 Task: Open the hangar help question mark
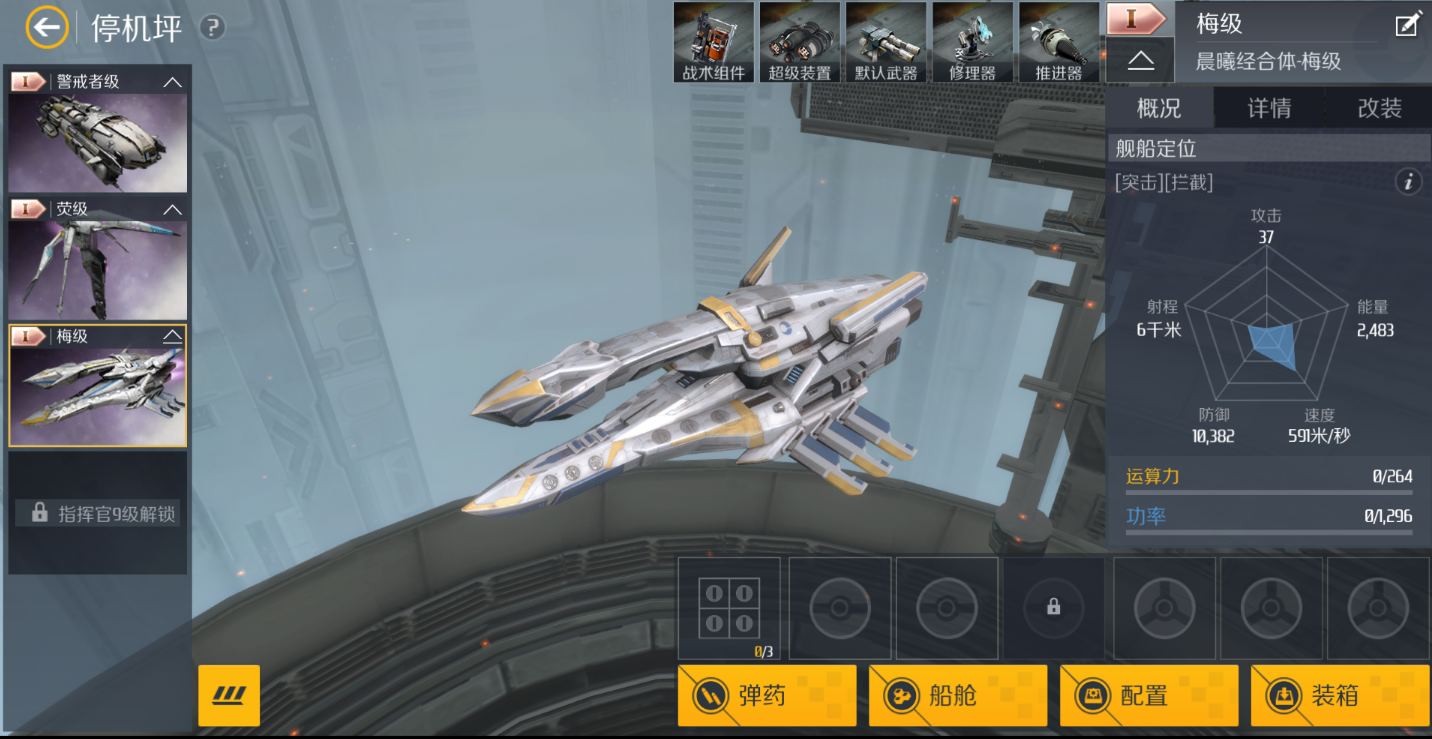point(212,28)
